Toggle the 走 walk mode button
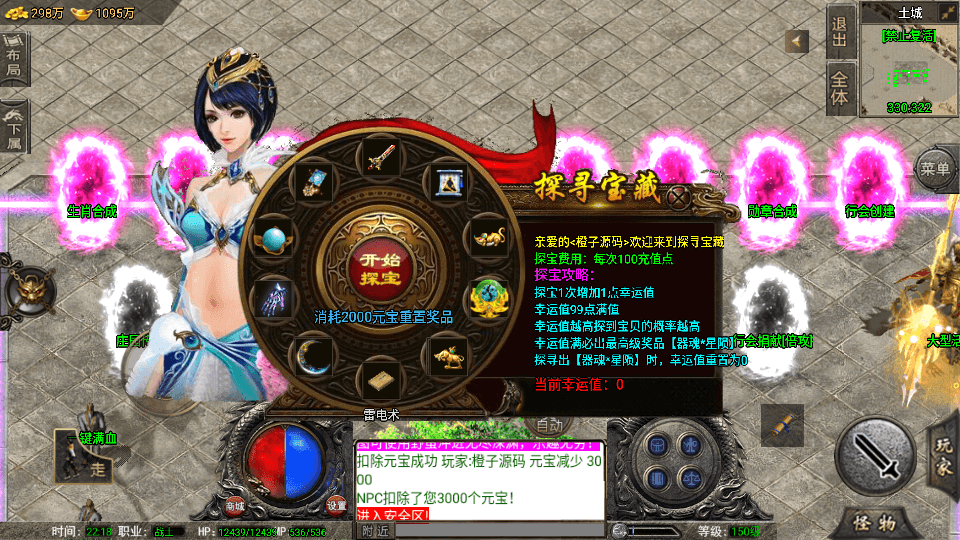 (x=98, y=468)
